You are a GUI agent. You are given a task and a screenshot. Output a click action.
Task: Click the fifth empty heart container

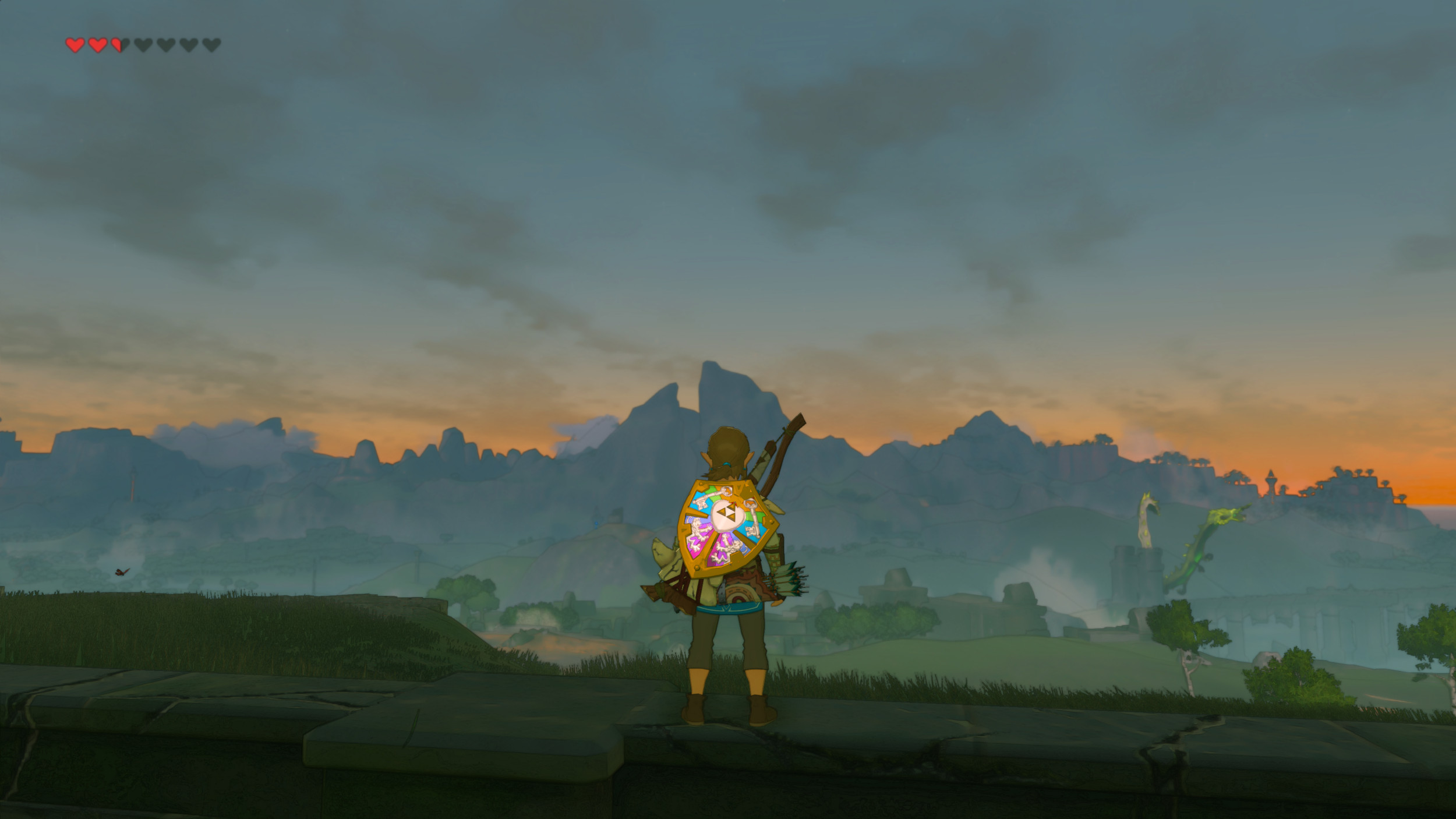[x=166, y=45]
